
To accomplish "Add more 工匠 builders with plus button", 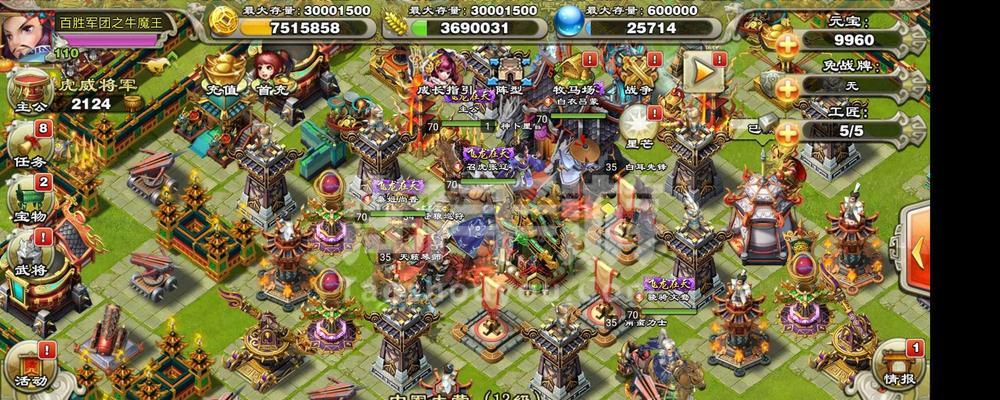I will click(788, 132).
